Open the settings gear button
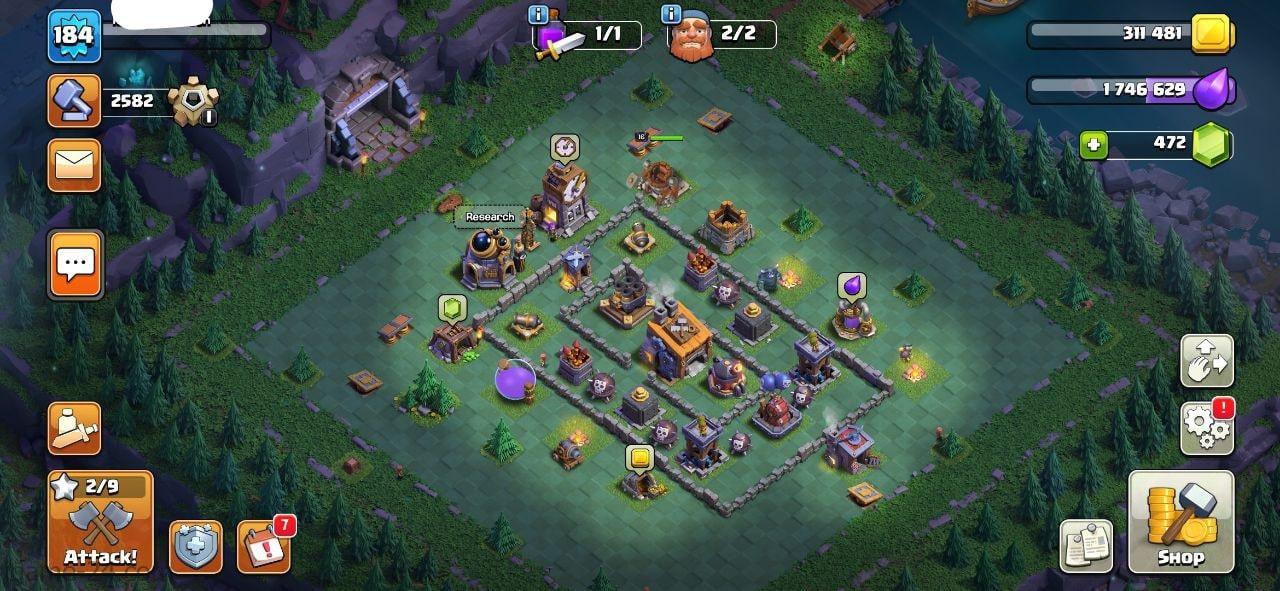The width and height of the screenshot is (1280, 591). coord(1207,428)
